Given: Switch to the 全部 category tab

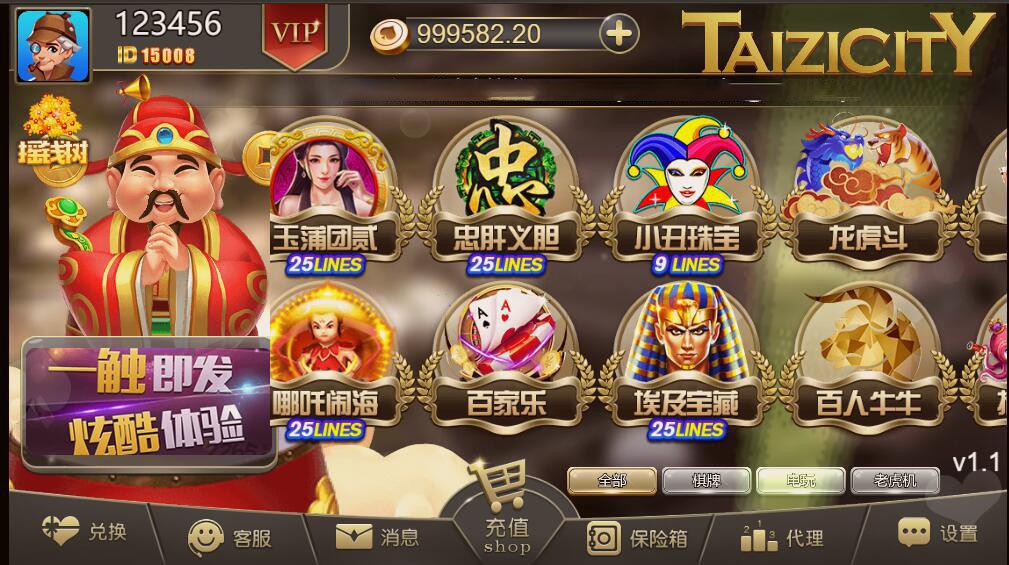Looking at the screenshot, I should [x=612, y=480].
